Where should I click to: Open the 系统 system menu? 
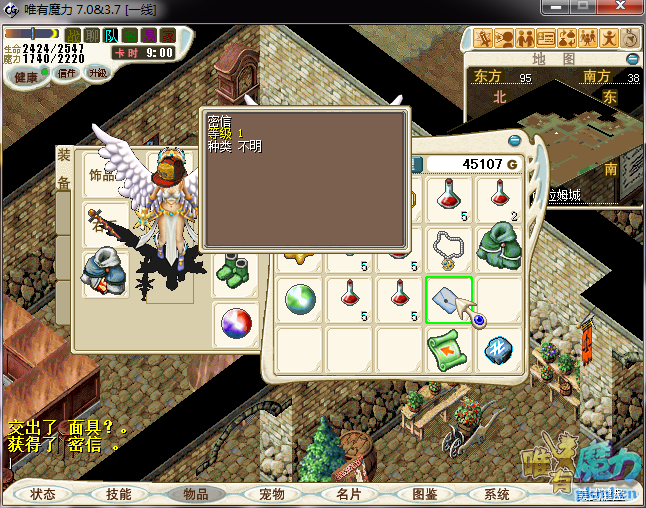pyautogui.click(x=497, y=494)
